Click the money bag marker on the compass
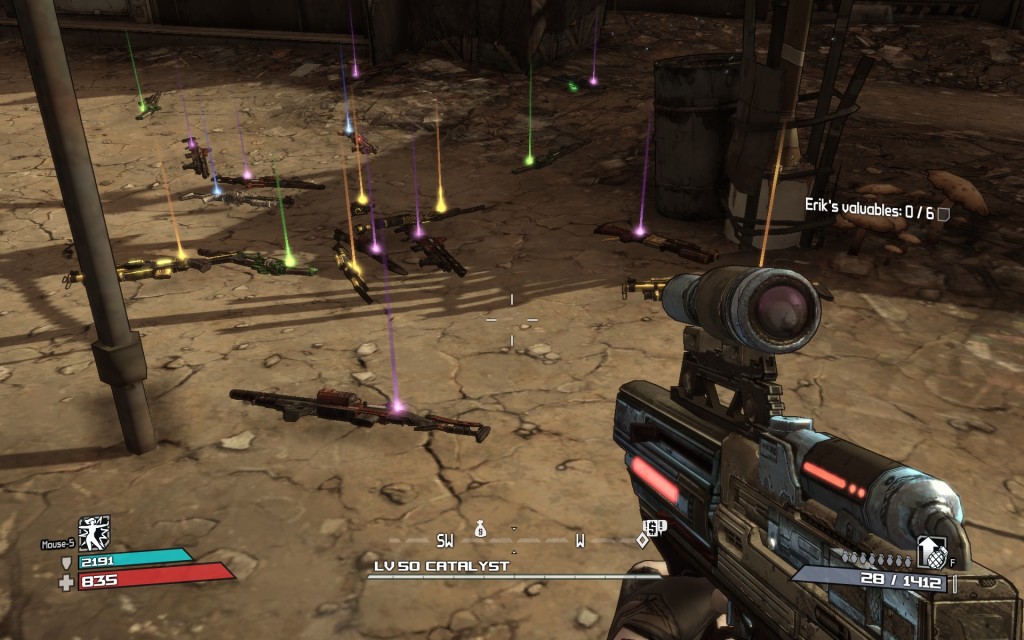The height and width of the screenshot is (640, 1024). (x=480, y=527)
